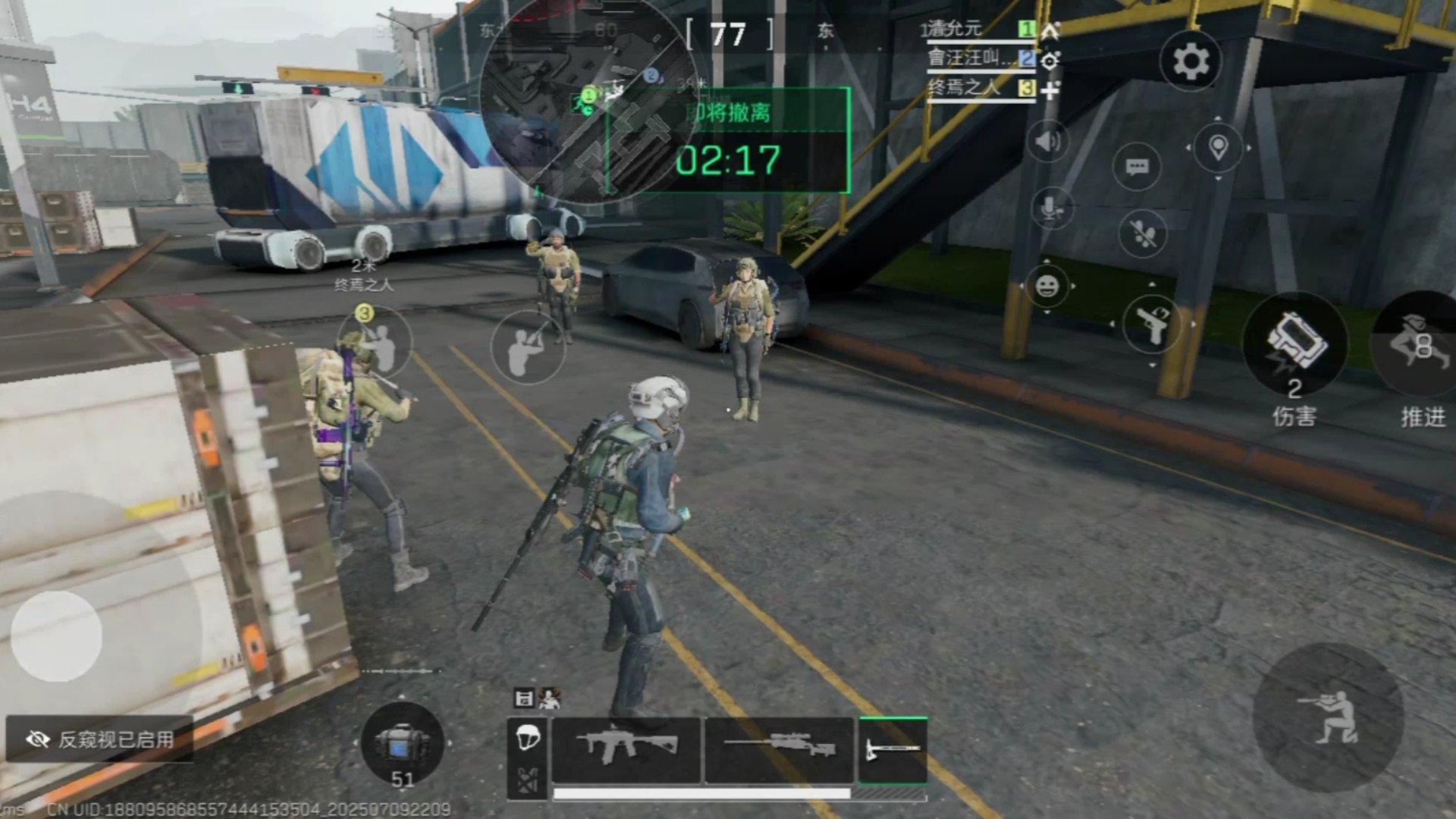This screenshot has height=819, width=1456.
Task: Use the 伤害 tactical item
Action: [1295, 345]
